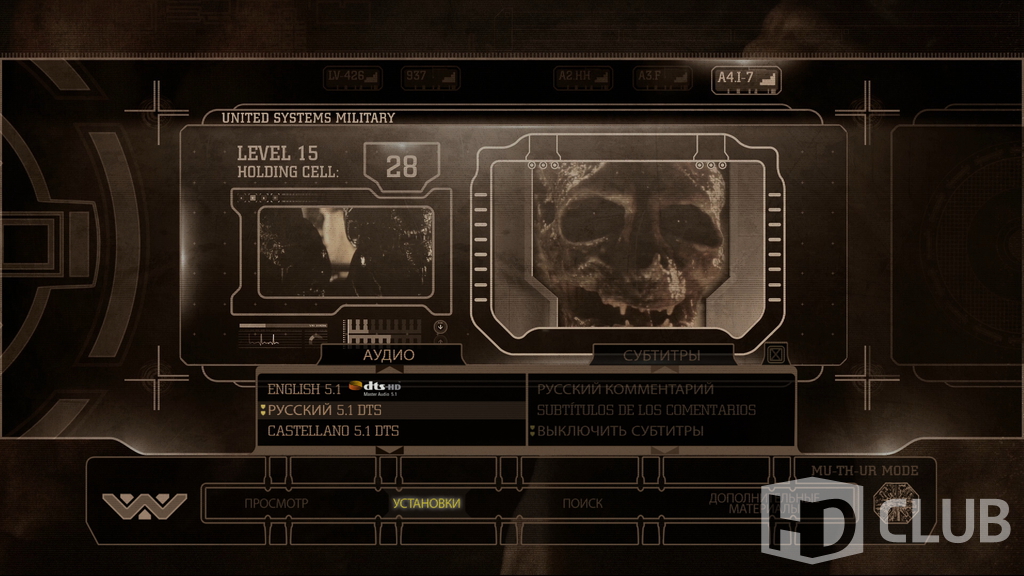1024x576 pixels.
Task: Open the ПОИСК menu entry
Action: 582,503
